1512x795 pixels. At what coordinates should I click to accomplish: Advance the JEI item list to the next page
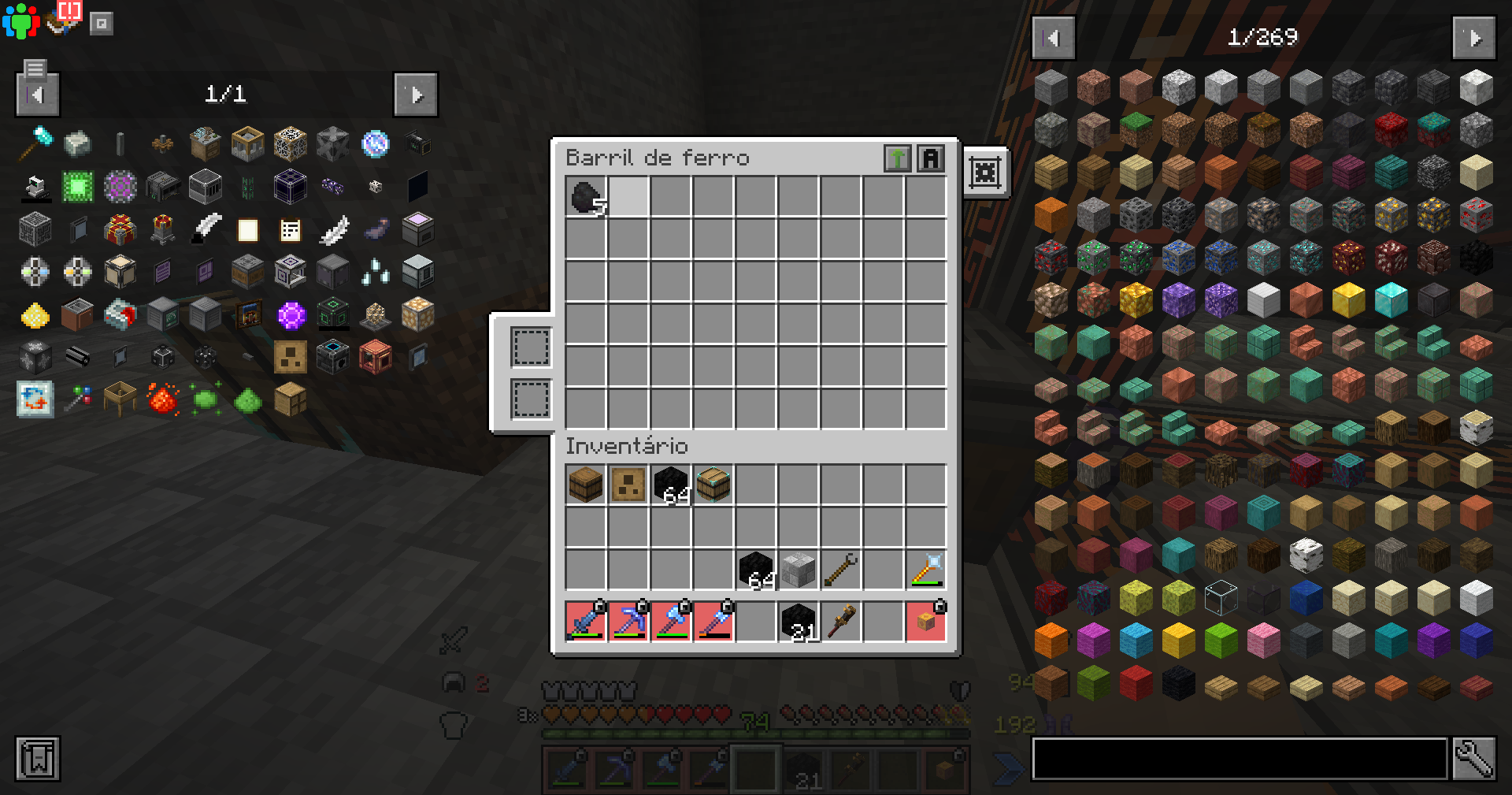pos(1473,37)
